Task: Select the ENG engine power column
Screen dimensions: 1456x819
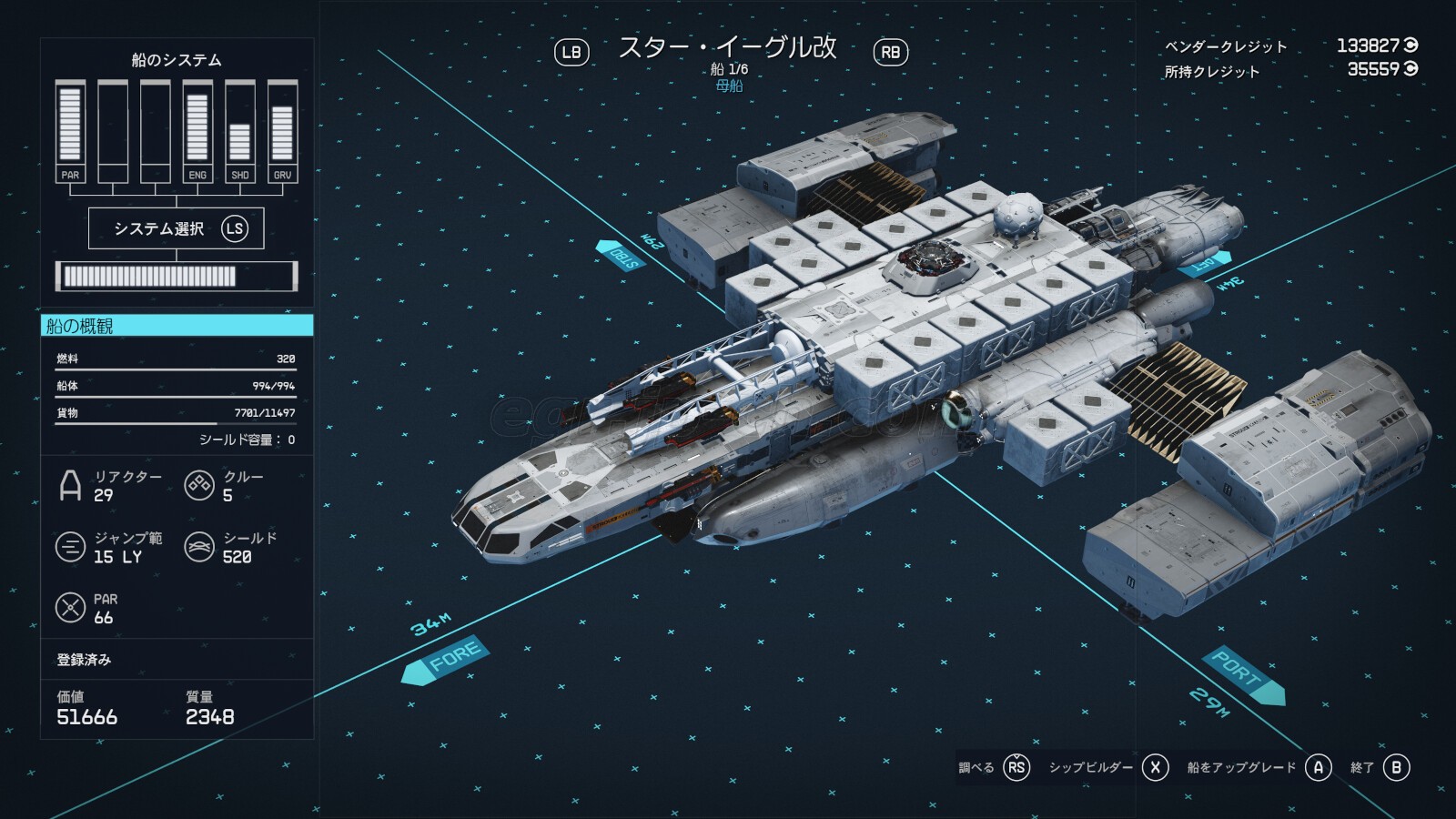Action: (197, 131)
